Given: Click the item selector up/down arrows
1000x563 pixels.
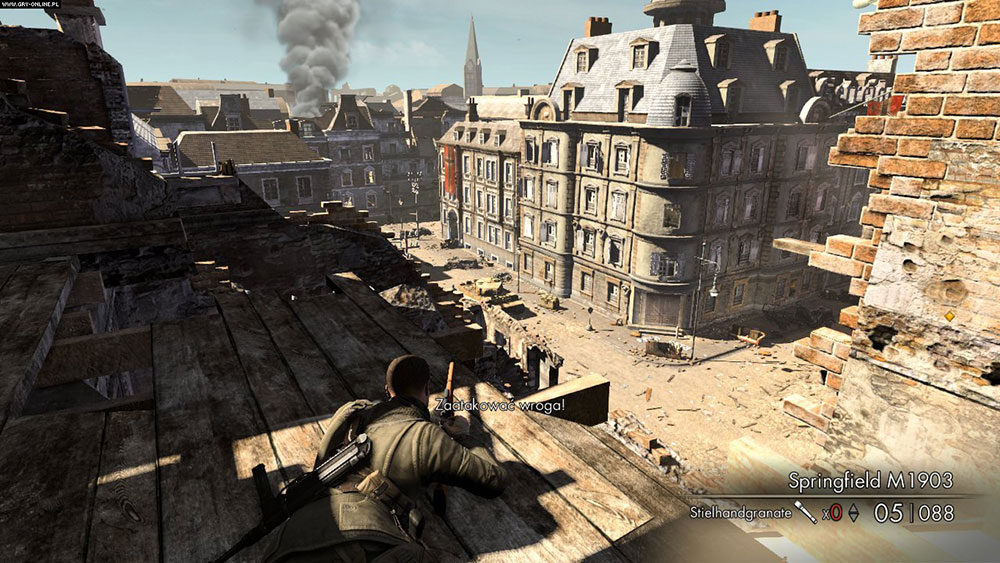Looking at the screenshot, I should click(853, 513).
